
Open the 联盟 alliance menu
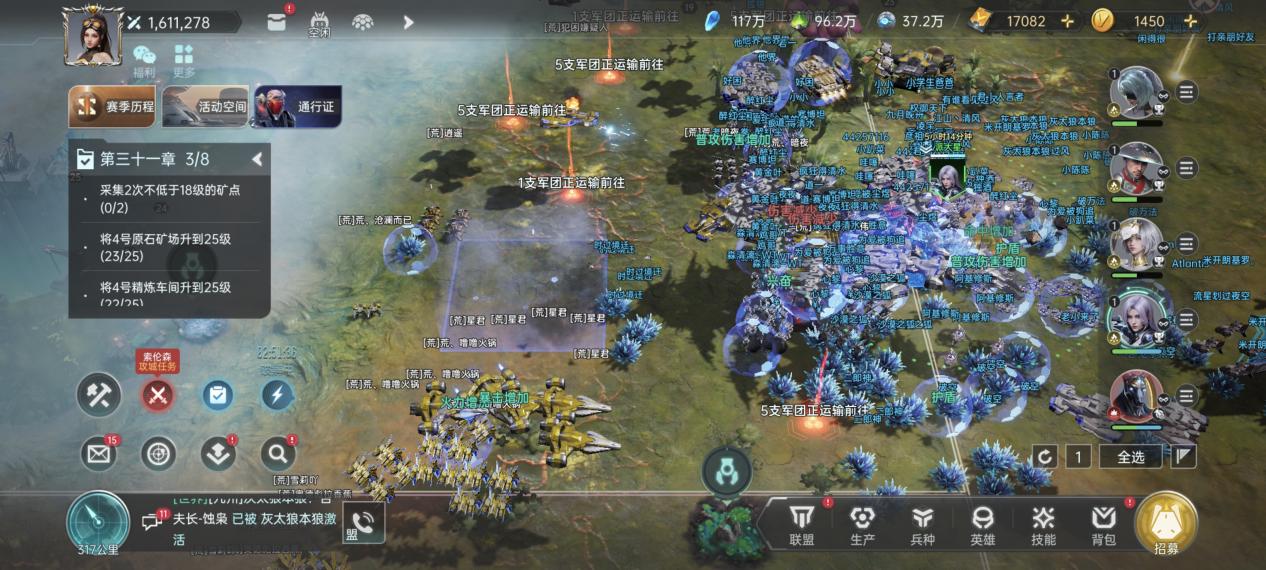(802, 523)
